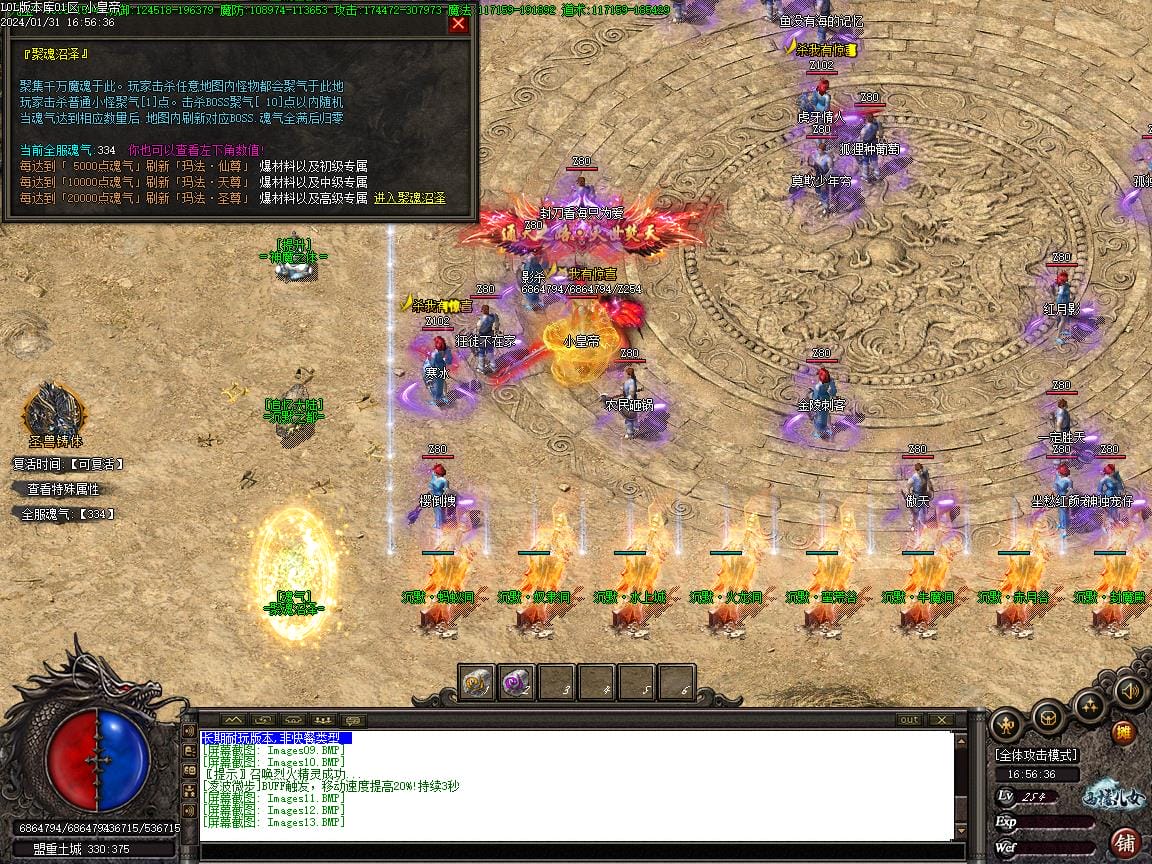The height and width of the screenshot is (864, 1152).
Task: Close the 聚魂沼泽 info panel
Action: pos(458,24)
